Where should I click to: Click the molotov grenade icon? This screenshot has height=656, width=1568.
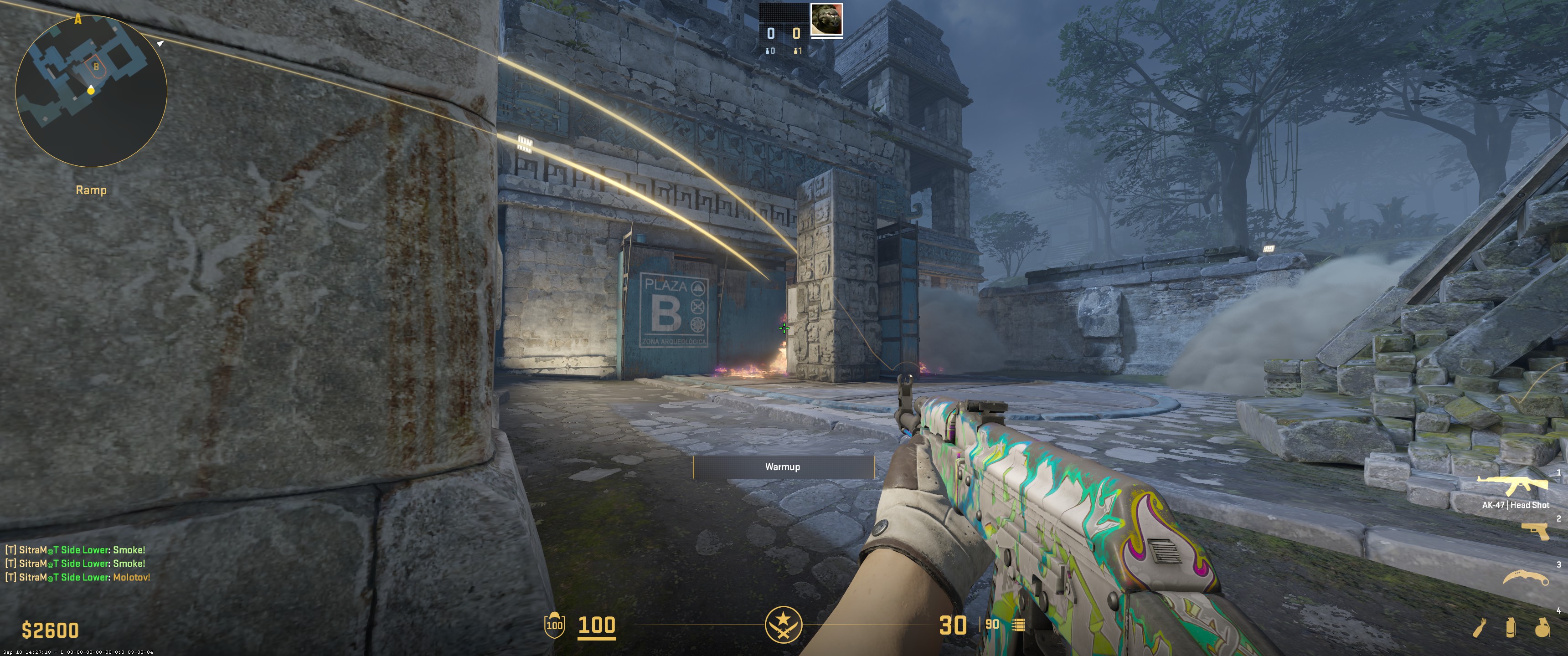1479,628
